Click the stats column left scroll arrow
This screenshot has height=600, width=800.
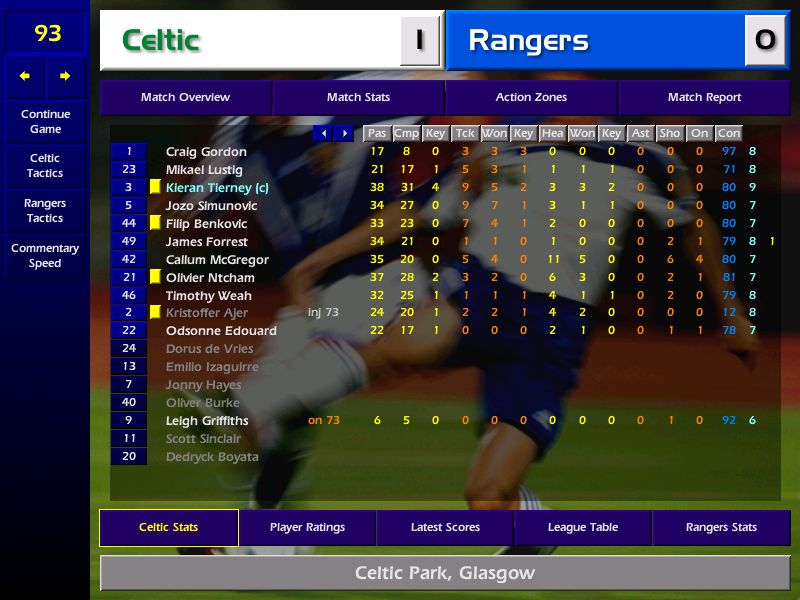(x=323, y=133)
